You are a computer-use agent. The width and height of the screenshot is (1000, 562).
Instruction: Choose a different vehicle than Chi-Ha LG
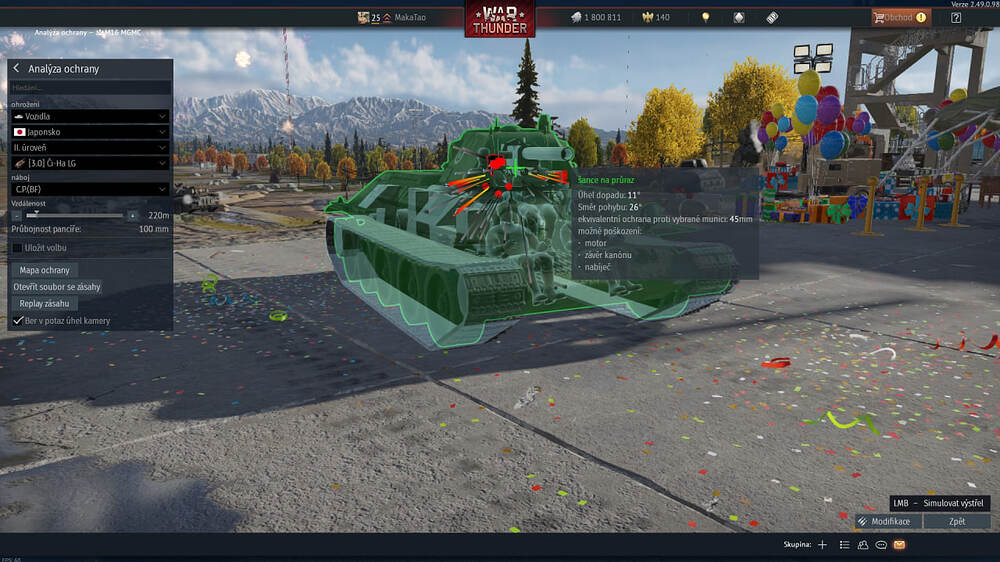coord(89,162)
